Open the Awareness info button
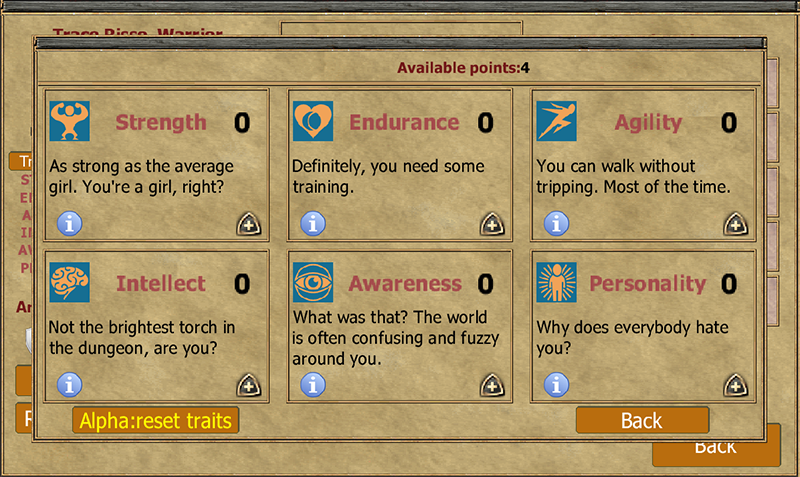The image size is (800, 477). click(313, 384)
